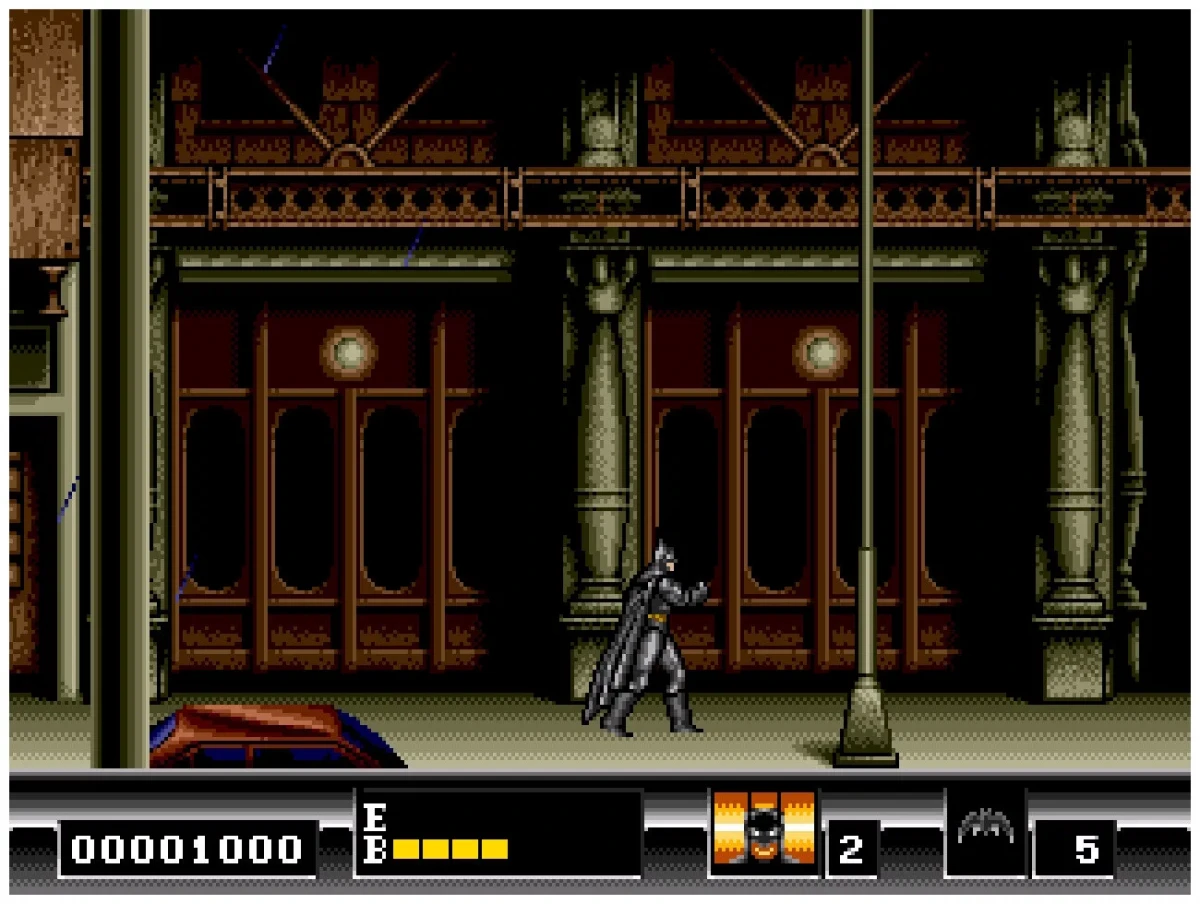Select the batarang weapon icon
This screenshot has height=904, width=1200.
(985, 828)
